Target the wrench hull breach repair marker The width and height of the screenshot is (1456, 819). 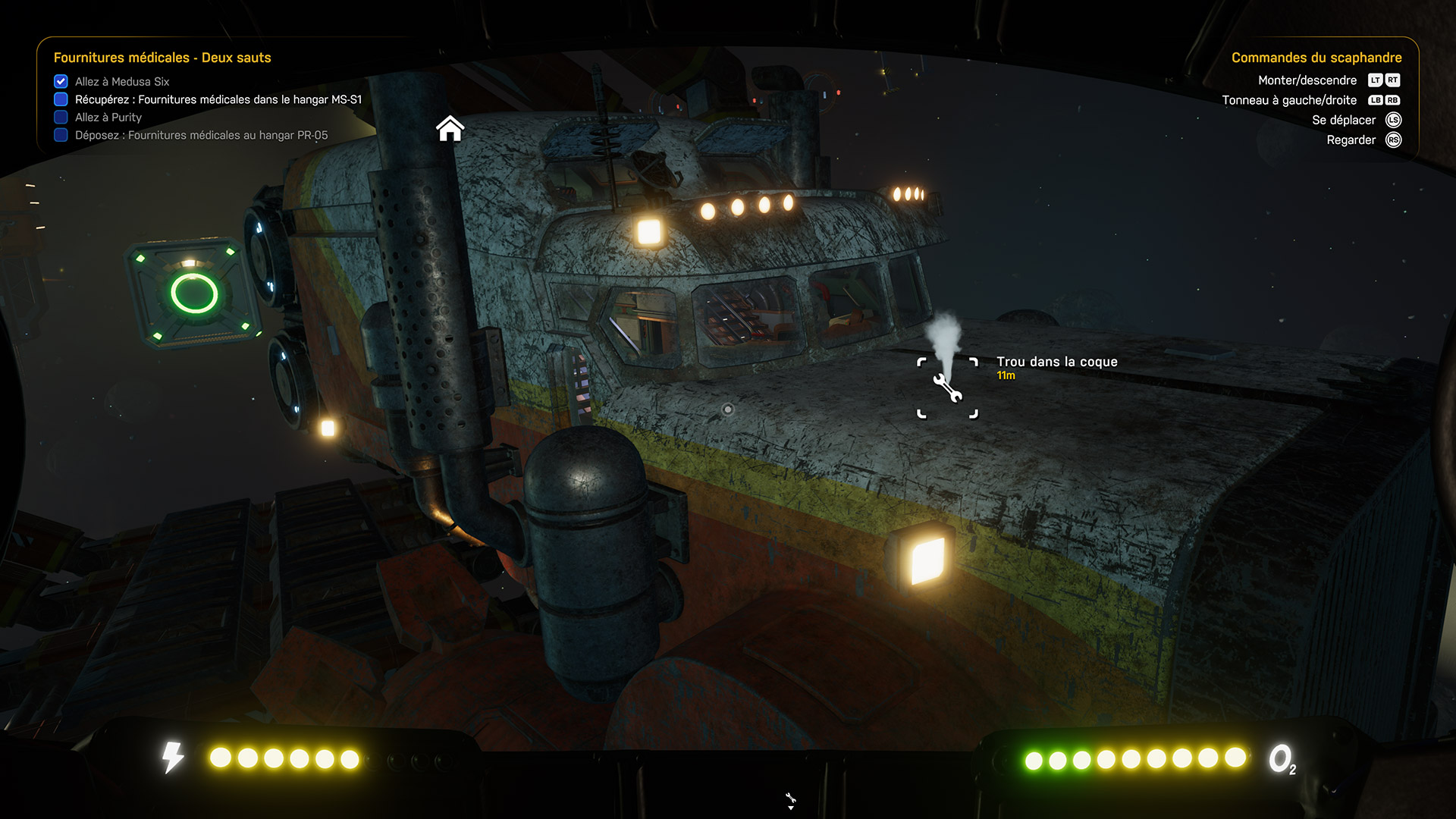[947, 388]
